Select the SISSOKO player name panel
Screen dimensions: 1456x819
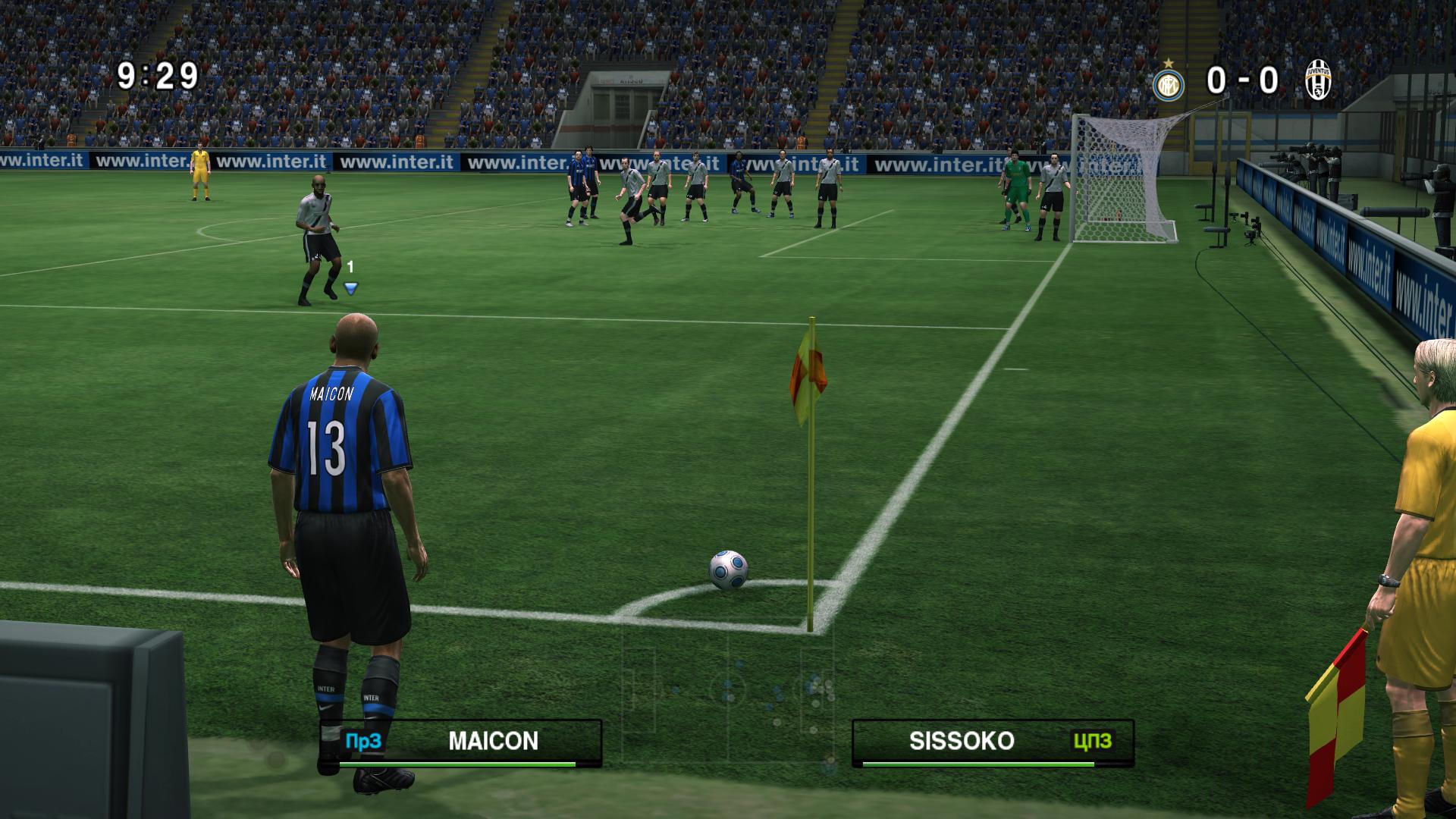993,742
